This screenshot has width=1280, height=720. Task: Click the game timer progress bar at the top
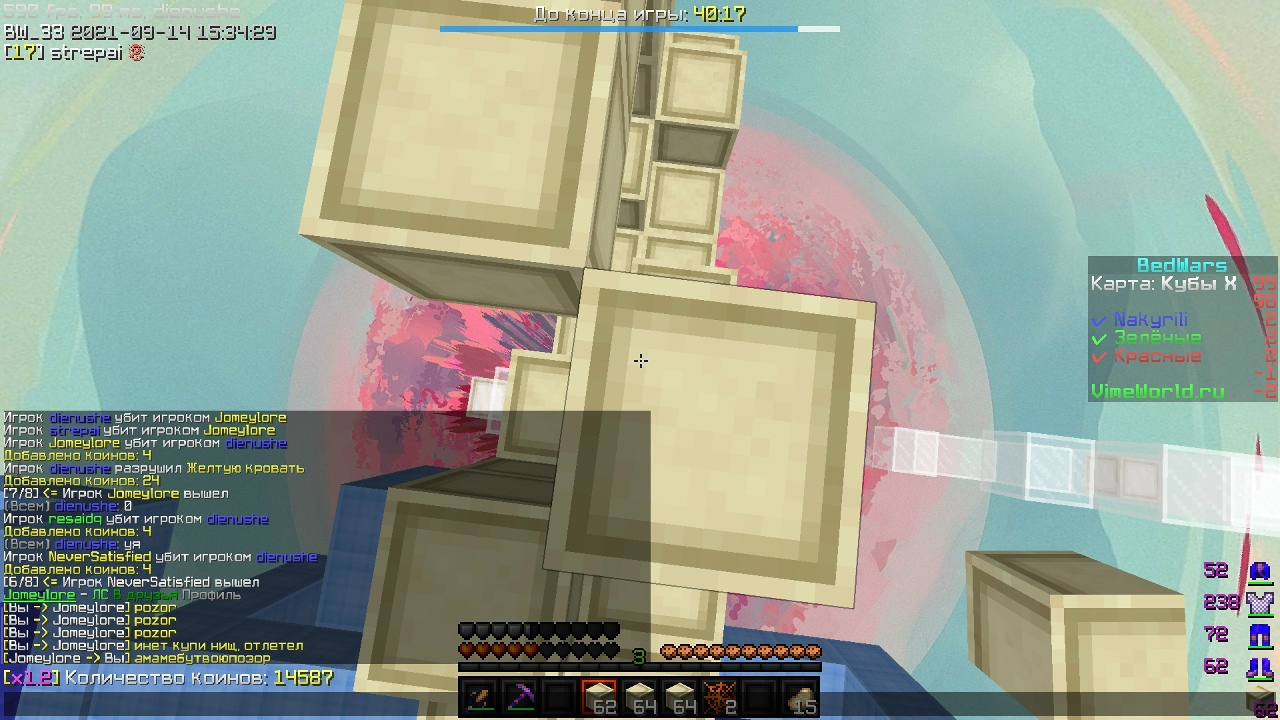tap(640, 29)
